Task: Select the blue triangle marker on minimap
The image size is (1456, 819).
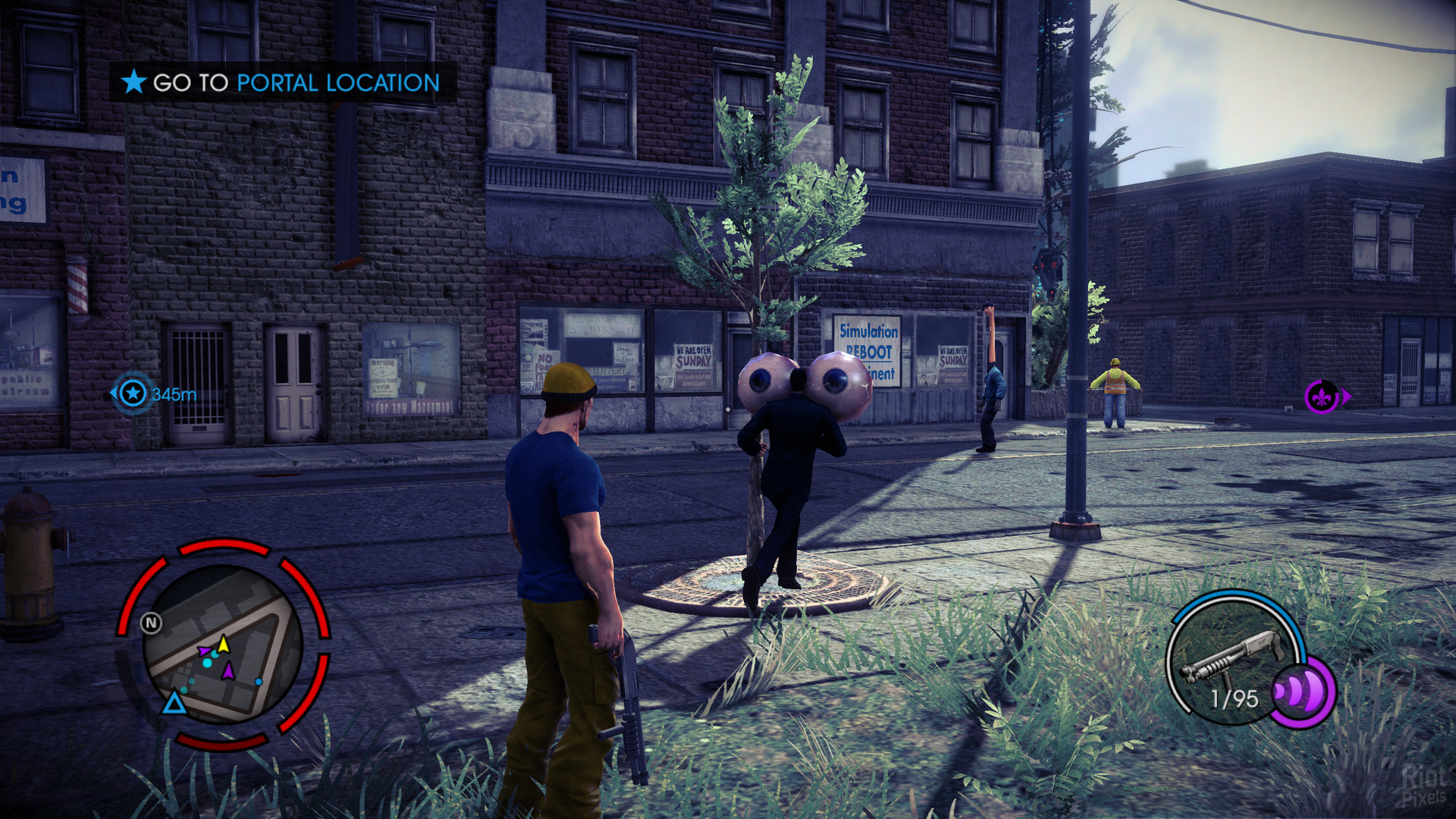Action: (x=174, y=703)
